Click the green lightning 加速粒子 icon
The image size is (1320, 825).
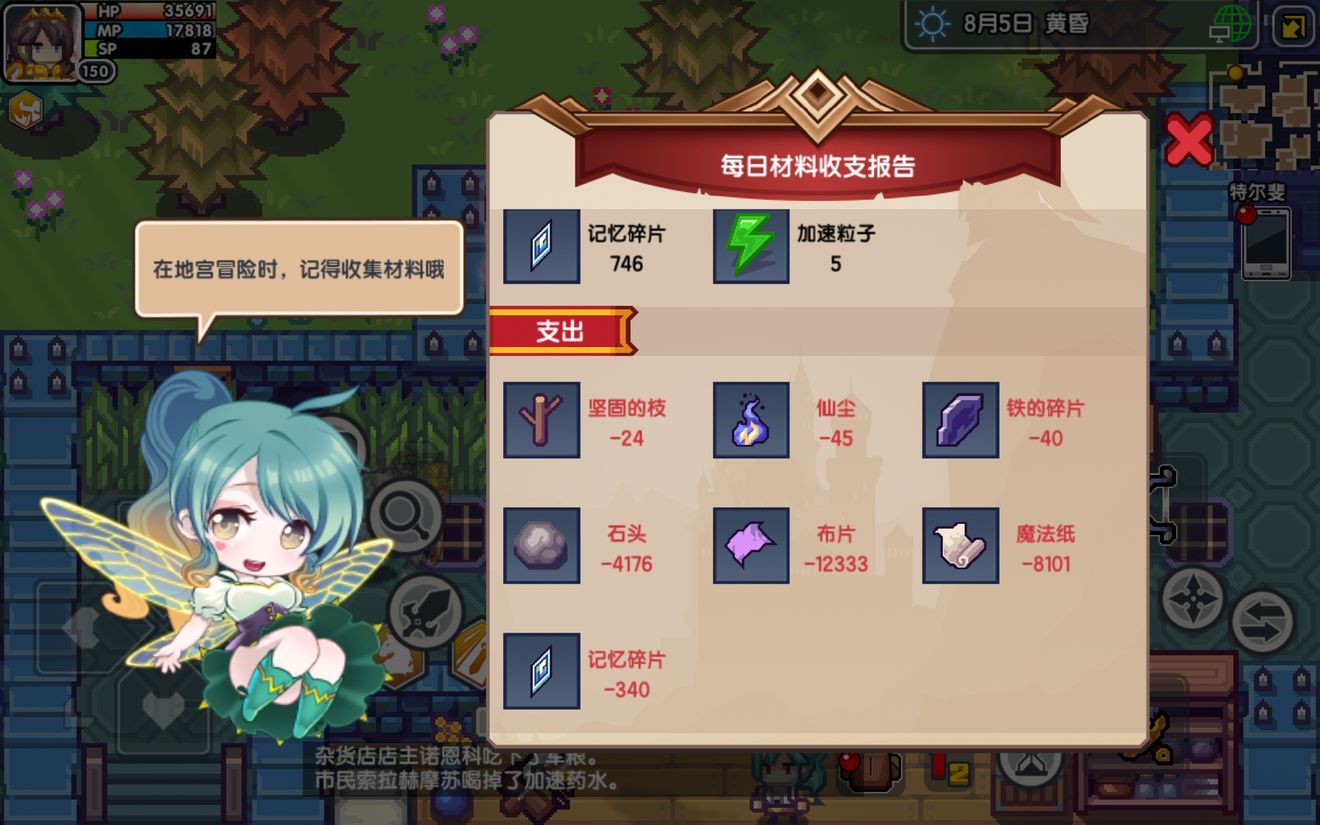coord(751,246)
